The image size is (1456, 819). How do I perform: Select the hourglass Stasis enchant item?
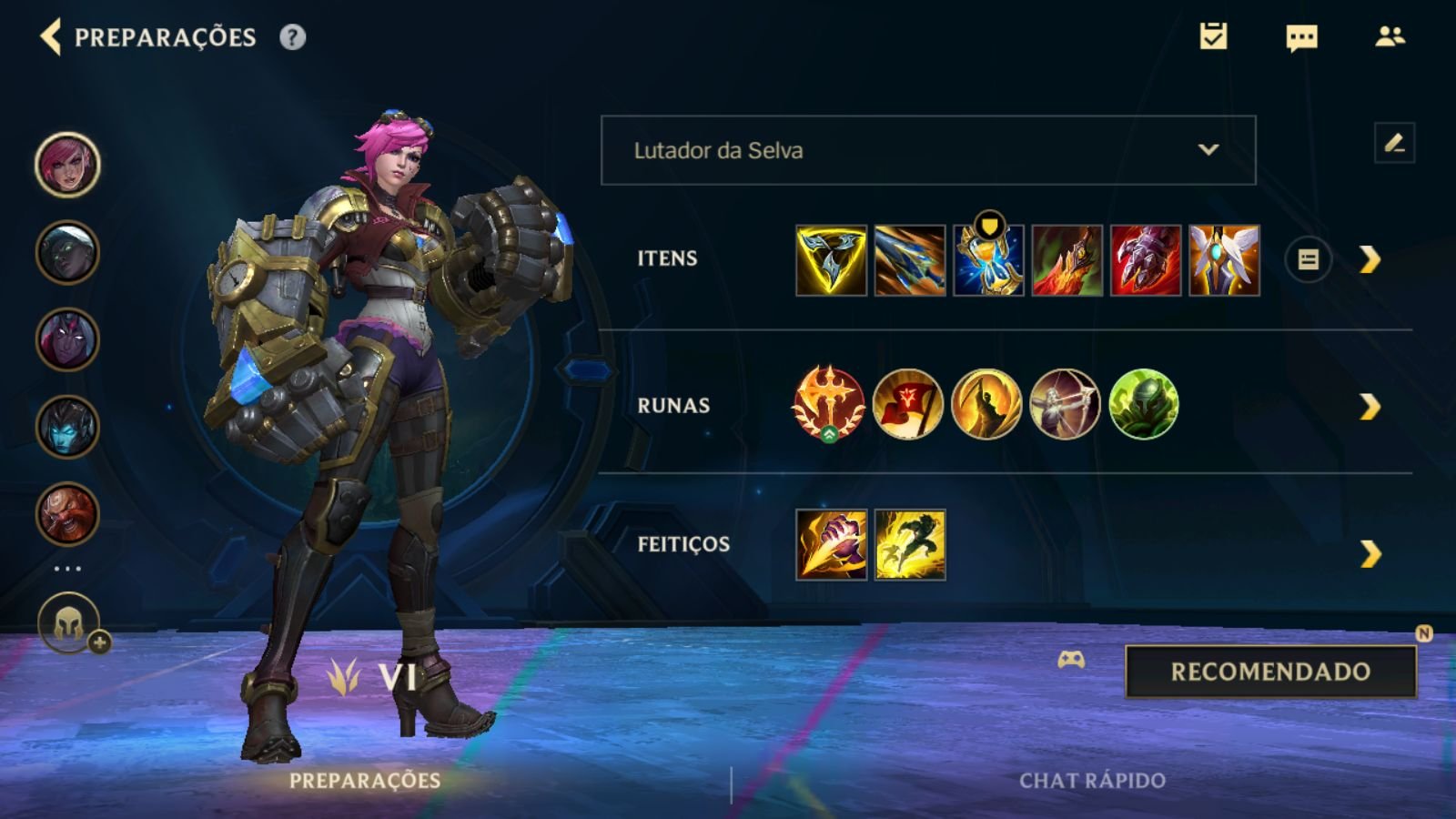pyautogui.click(x=988, y=261)
